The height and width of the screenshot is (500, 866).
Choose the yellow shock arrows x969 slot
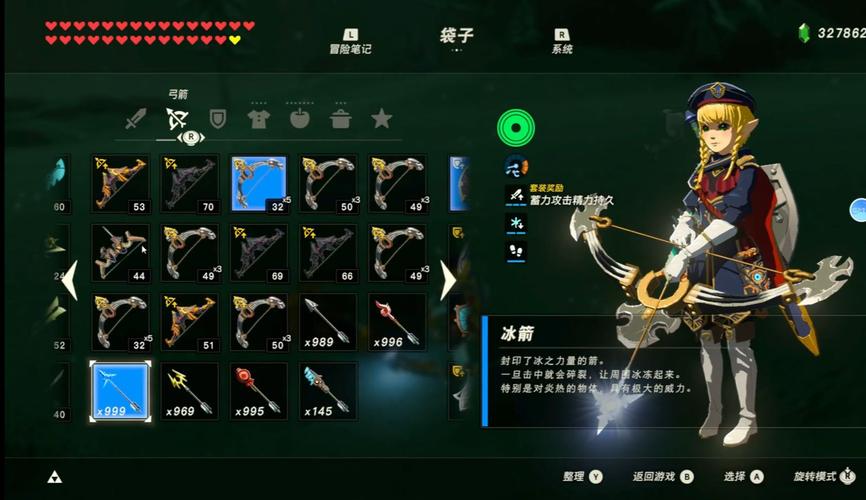pyautogui.click(x=189, y=391)
